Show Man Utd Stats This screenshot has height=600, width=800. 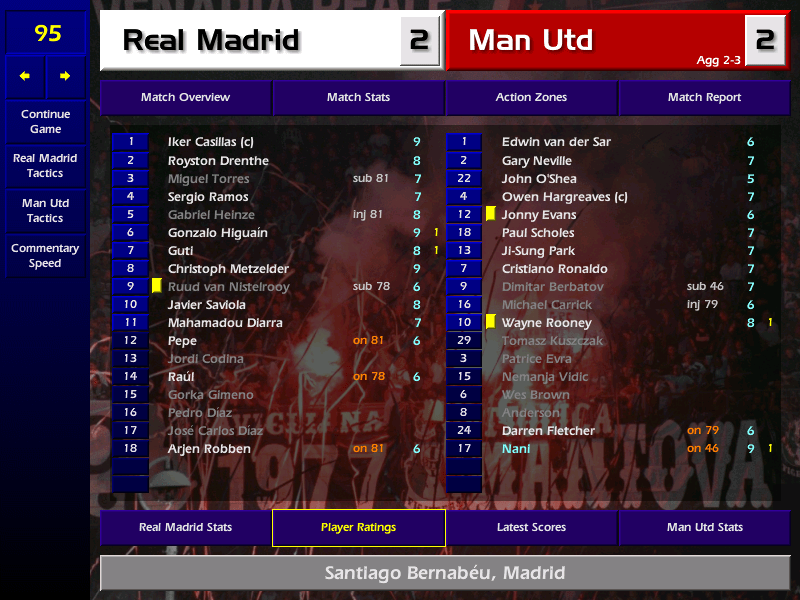point(704,528)
